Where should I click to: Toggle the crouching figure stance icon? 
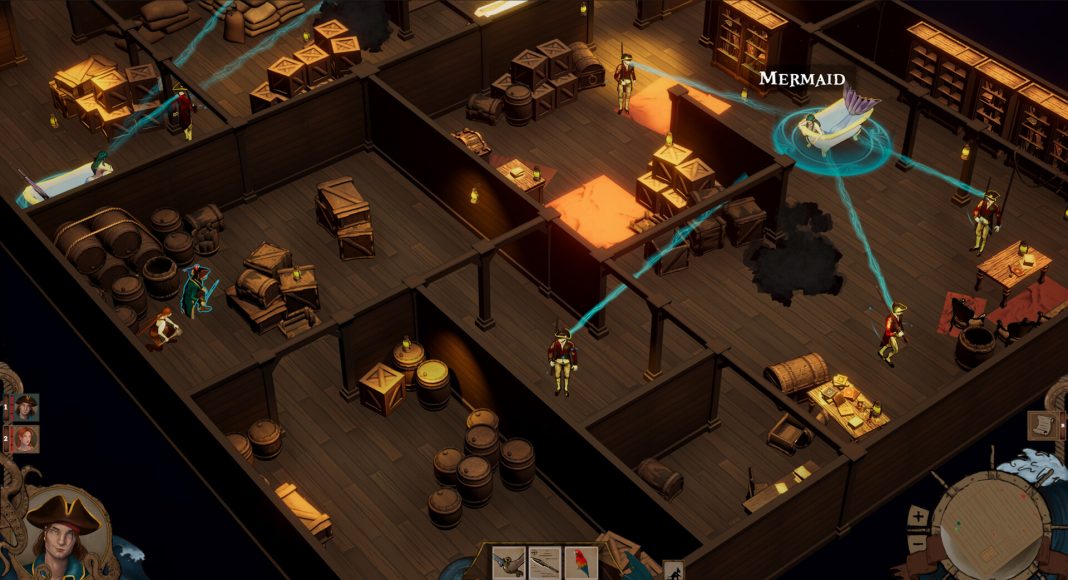coord(673,571)
